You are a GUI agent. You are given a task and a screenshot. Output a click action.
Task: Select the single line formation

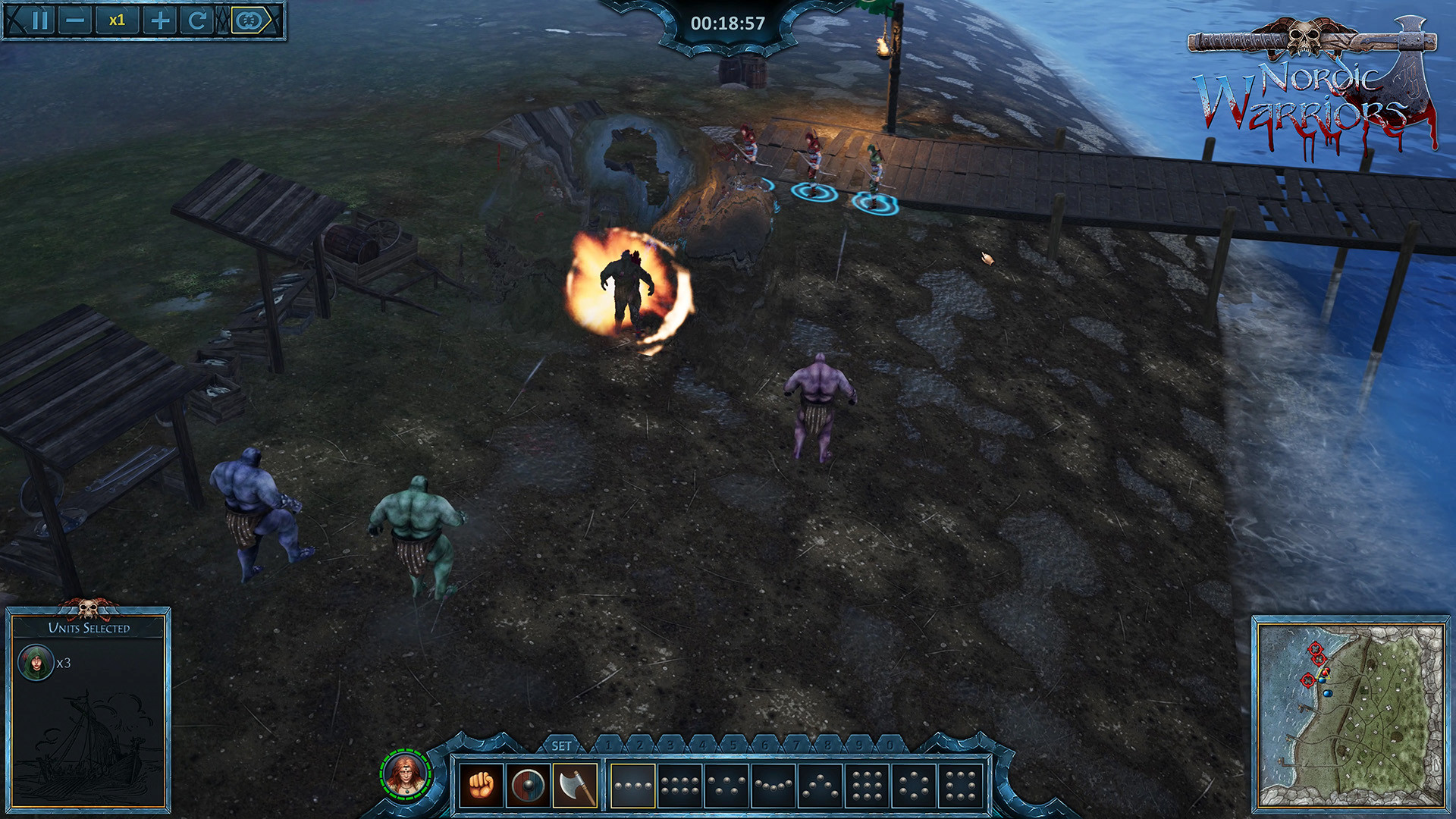(x=632, y=786)
